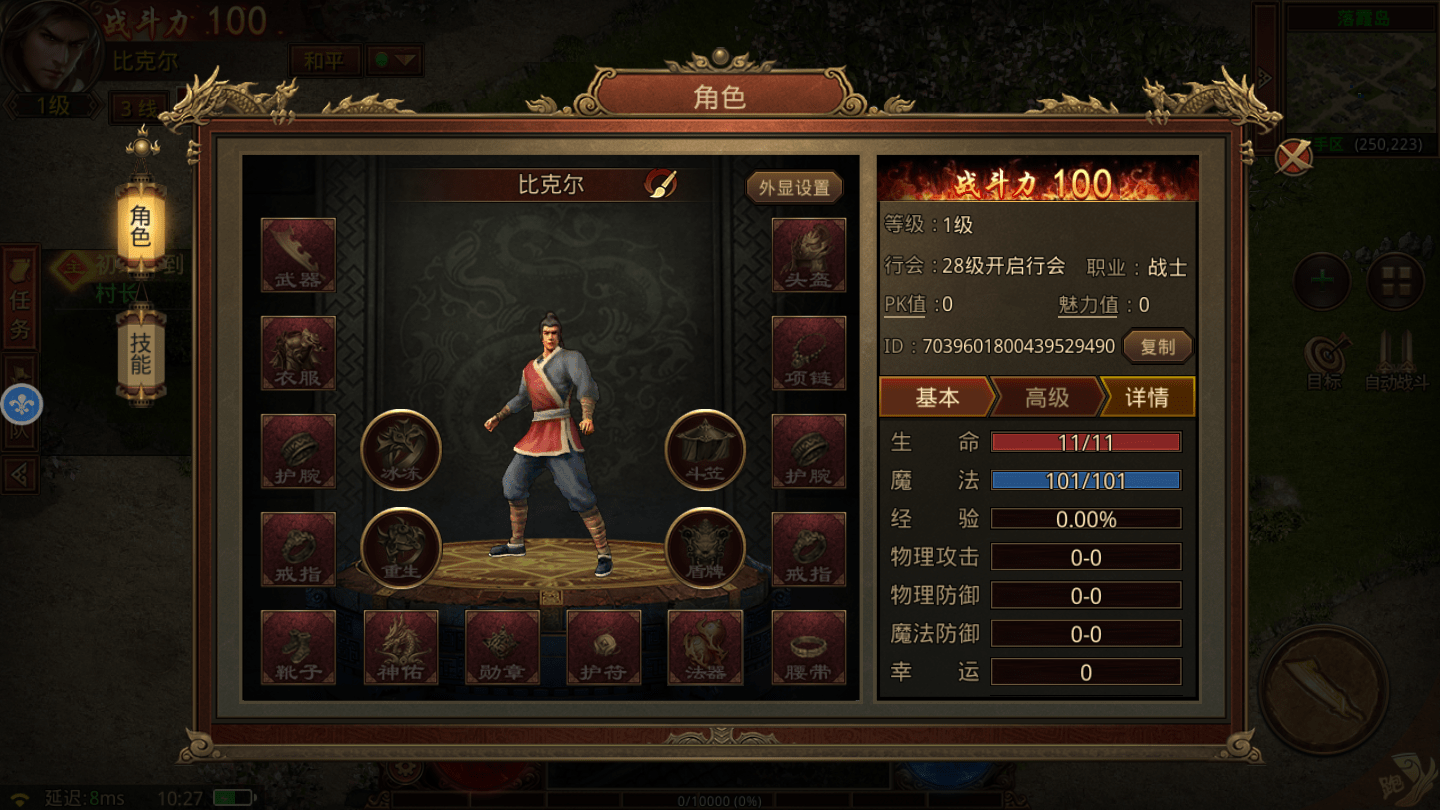Close the character panel with the red X
This screenshot has height=810, width=1440.
coord(1293,157)
